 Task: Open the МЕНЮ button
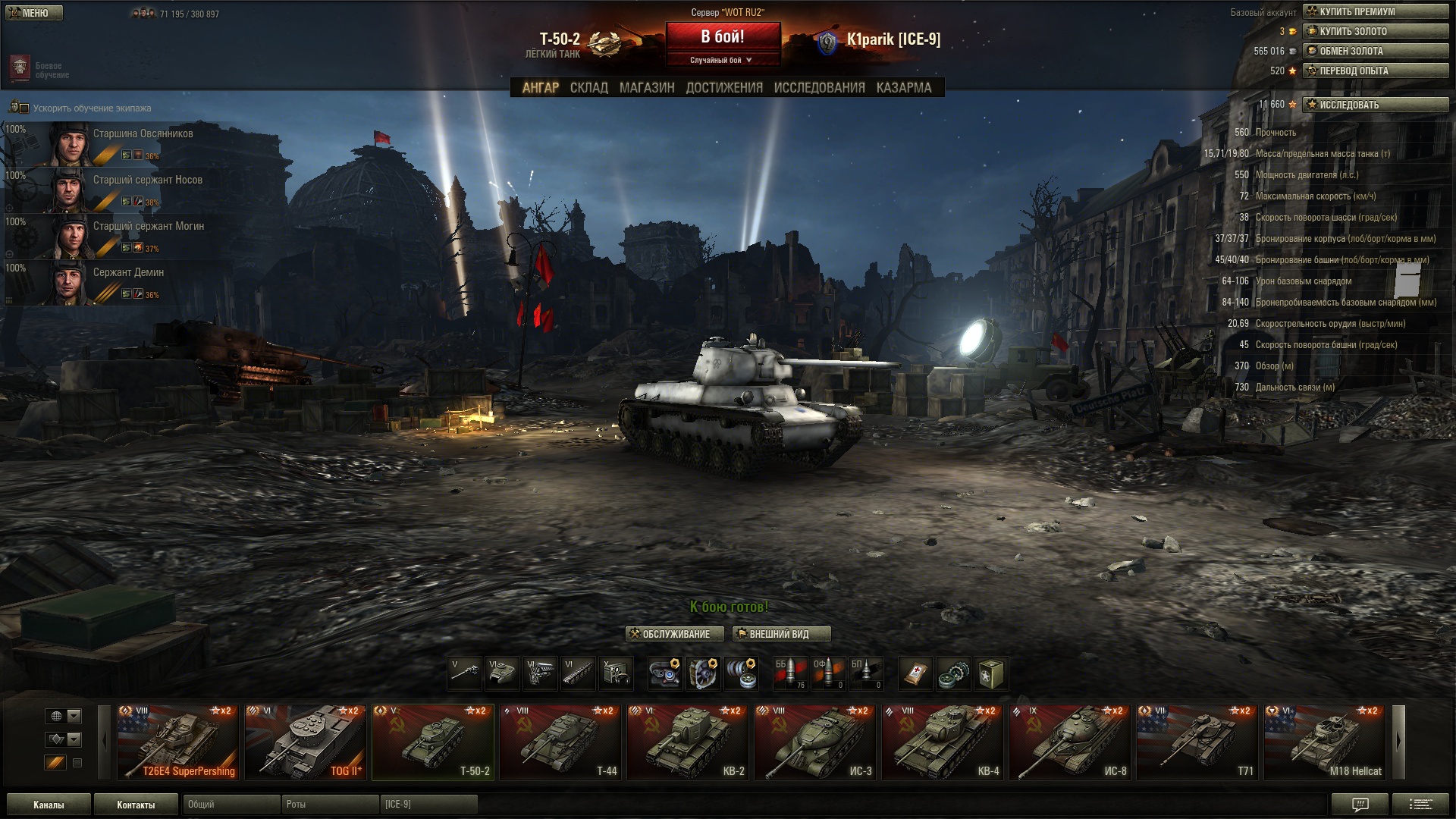tap(33, 13)
